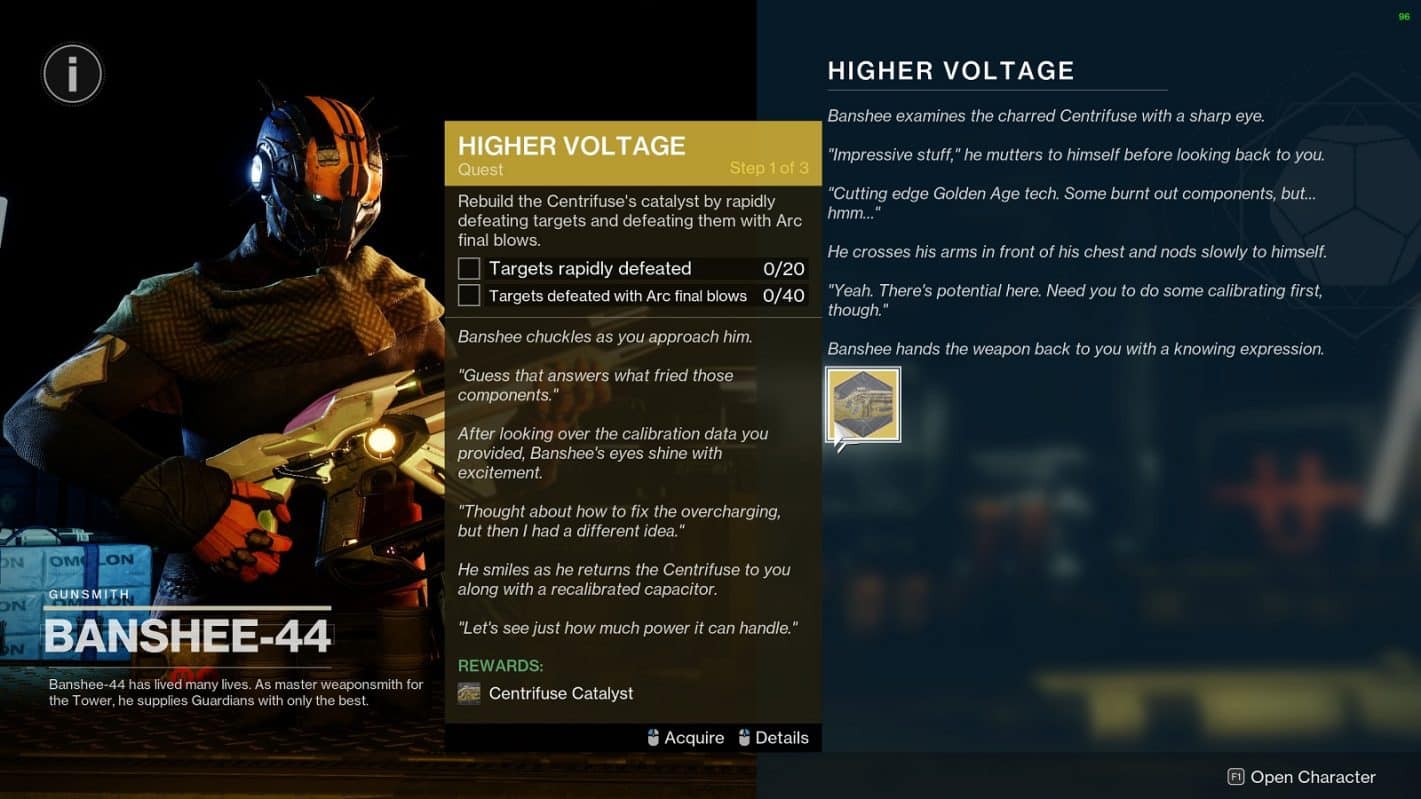
Task: Acquire the Higher Voltage quest
Action: (685, 738)
